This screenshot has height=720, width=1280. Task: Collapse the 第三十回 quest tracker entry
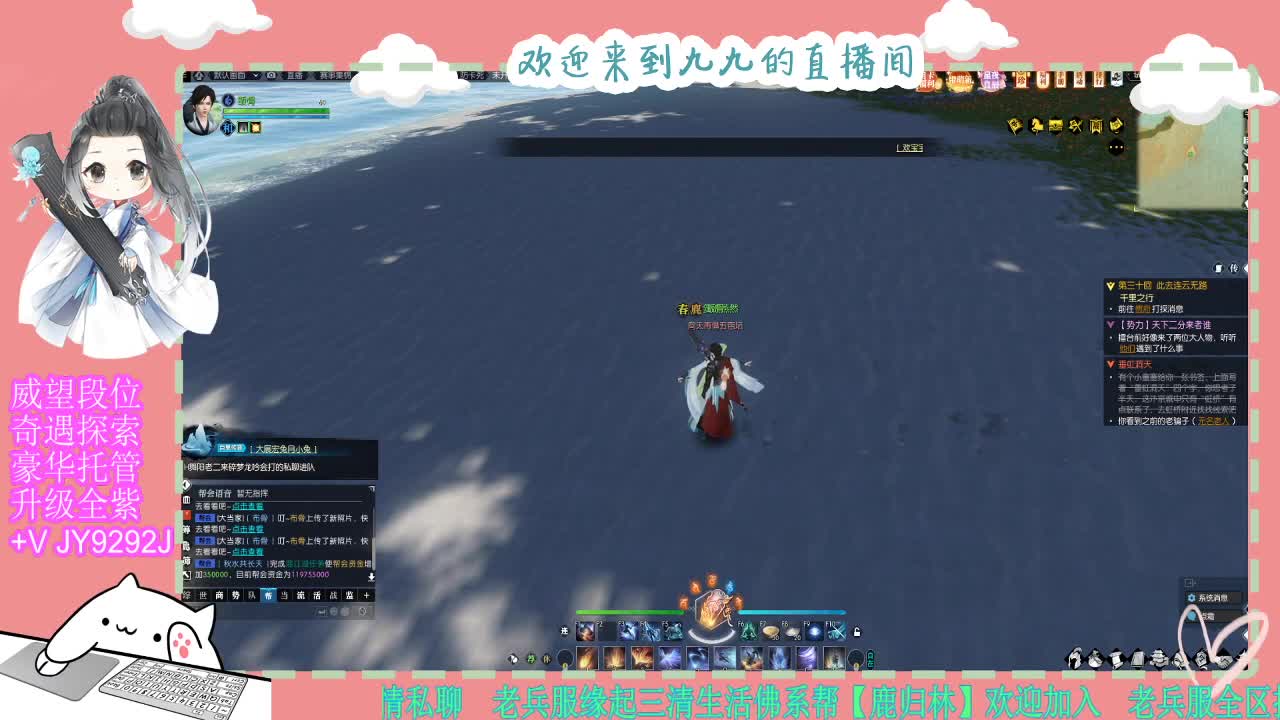click(x=1111, y=285)
